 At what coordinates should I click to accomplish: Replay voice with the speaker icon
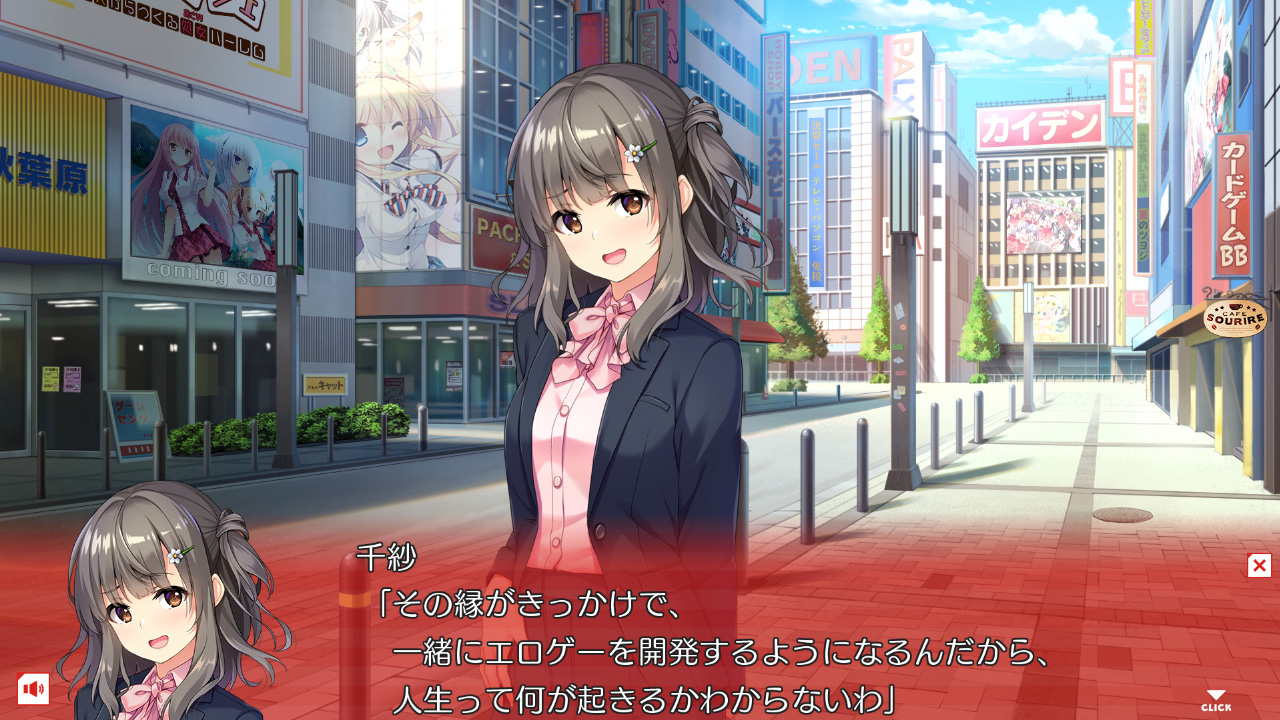point(33,688)
